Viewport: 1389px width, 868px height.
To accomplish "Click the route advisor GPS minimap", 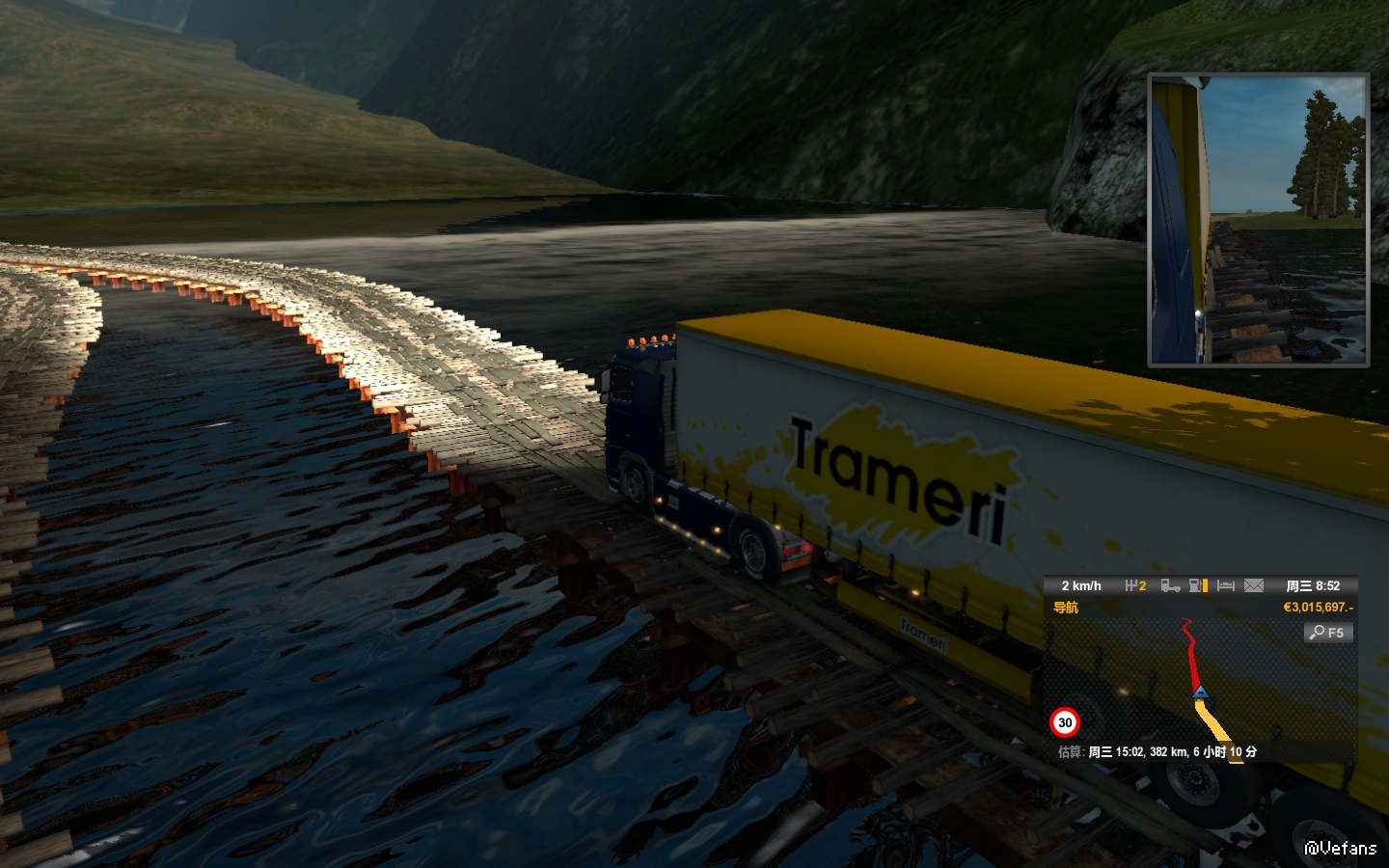I will 1200,685.
